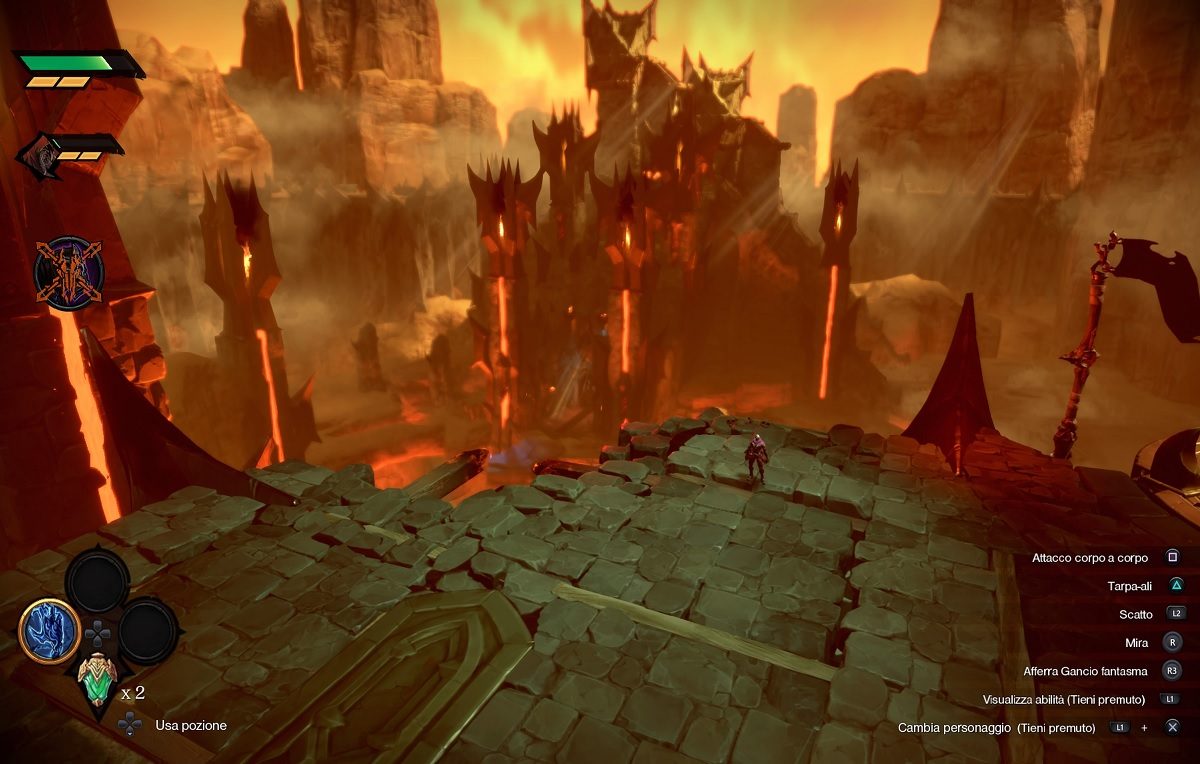Viewport: 1200px width, 764px height.
Task: Click the character portrait beside the yellow bar
Action: 40,158
